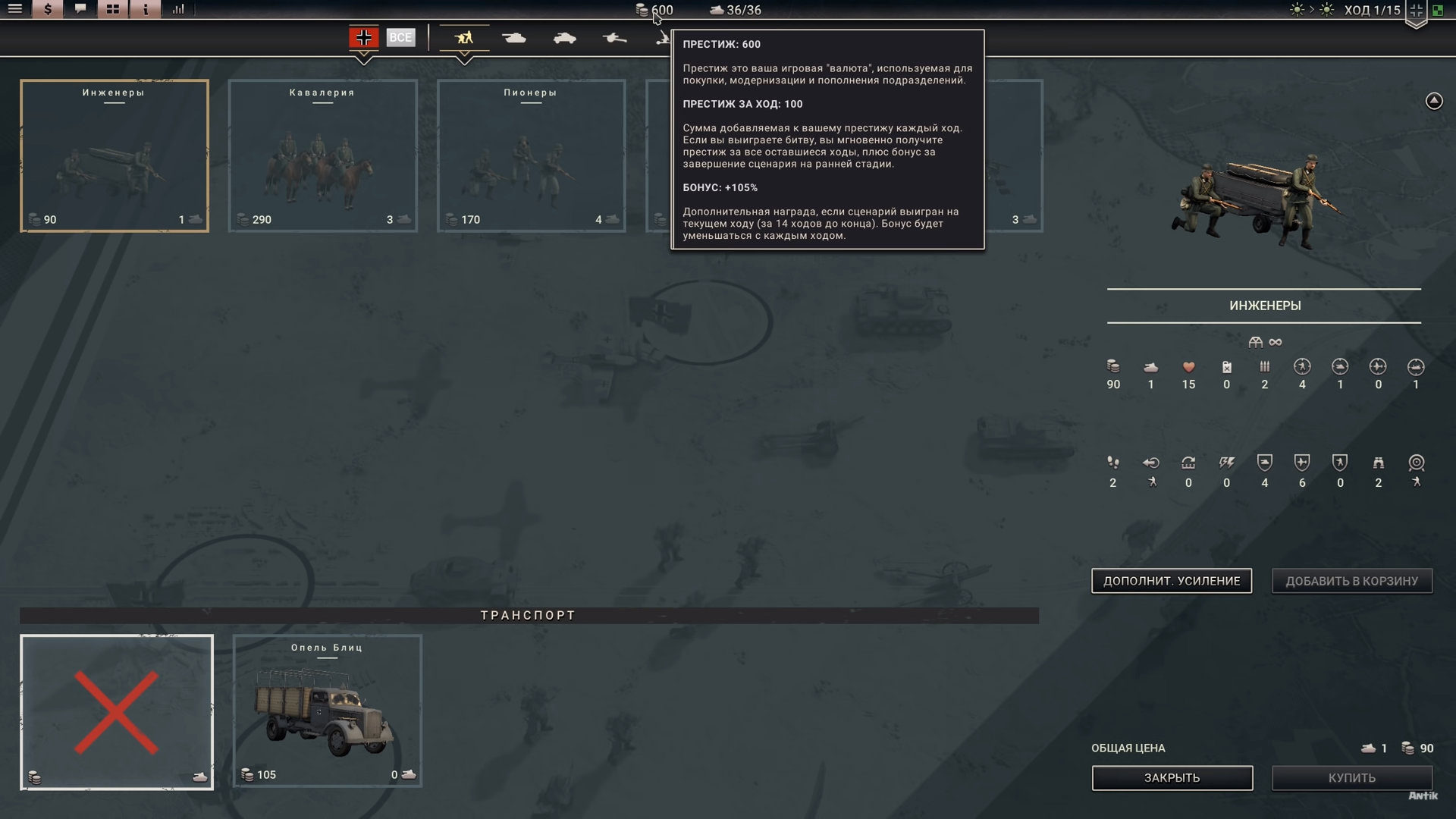1456x819 pixels.
Task: Choose the Пионеры unit card
Action: tap(532, 155)
